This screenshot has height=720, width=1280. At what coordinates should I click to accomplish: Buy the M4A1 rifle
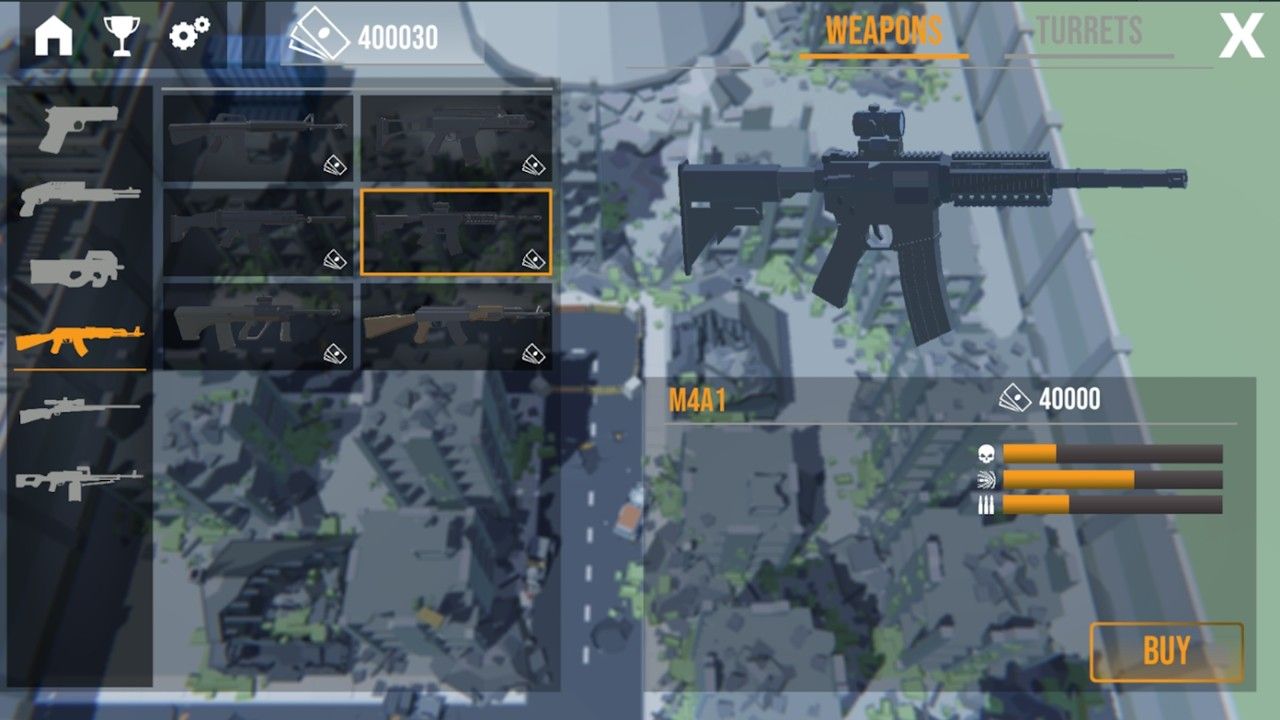(x=1166, y=652)
